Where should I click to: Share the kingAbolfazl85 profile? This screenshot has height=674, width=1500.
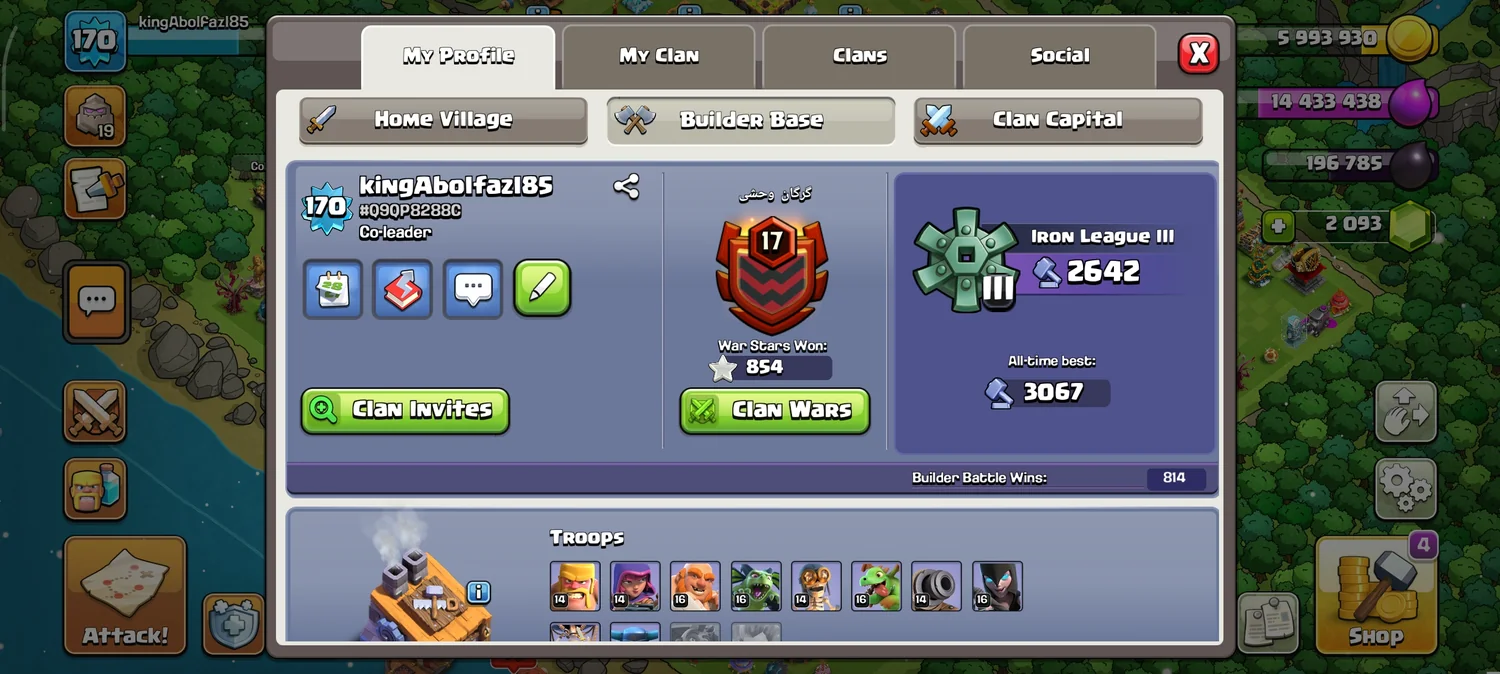coord(627,187)
